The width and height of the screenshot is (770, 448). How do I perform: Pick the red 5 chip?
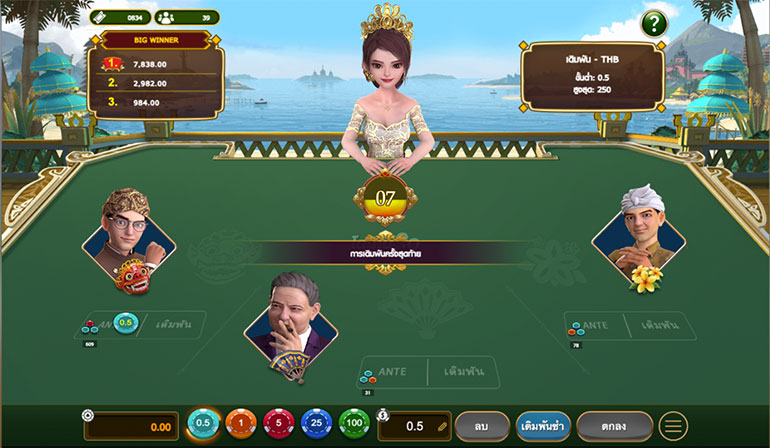point(279,425)
